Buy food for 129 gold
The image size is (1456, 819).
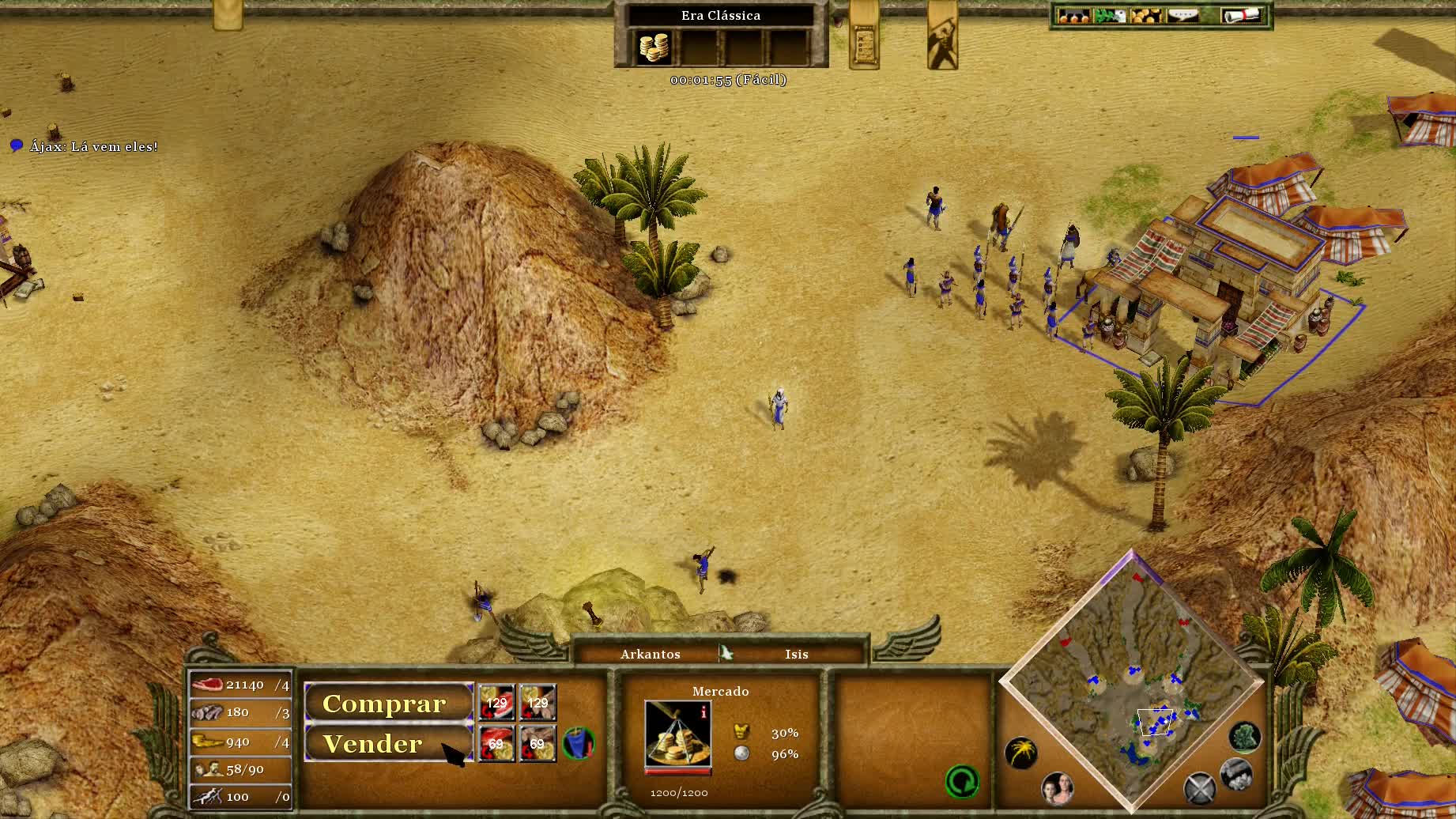496,703
